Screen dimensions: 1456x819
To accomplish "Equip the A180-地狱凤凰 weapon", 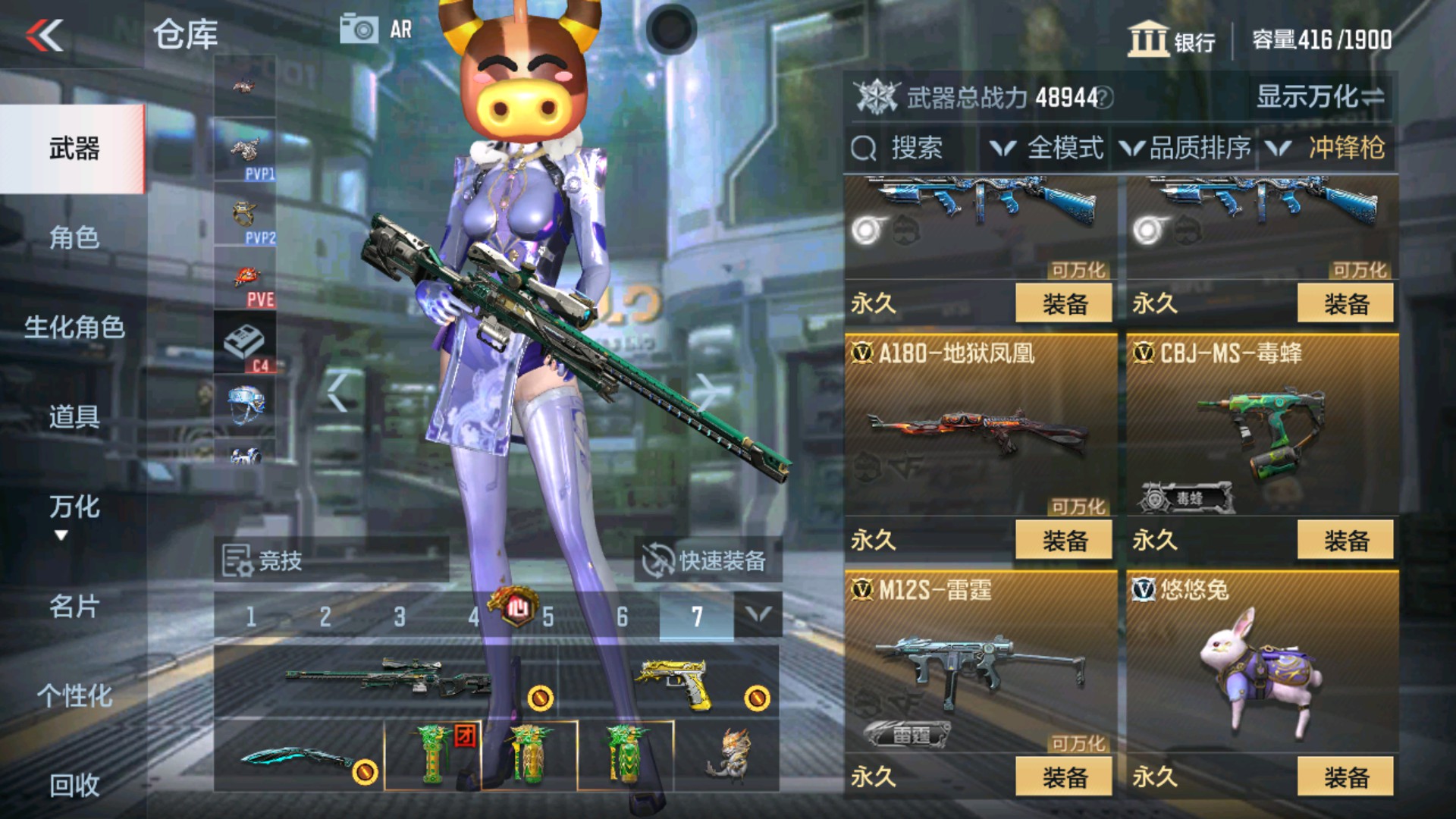I will [1065, 538].
